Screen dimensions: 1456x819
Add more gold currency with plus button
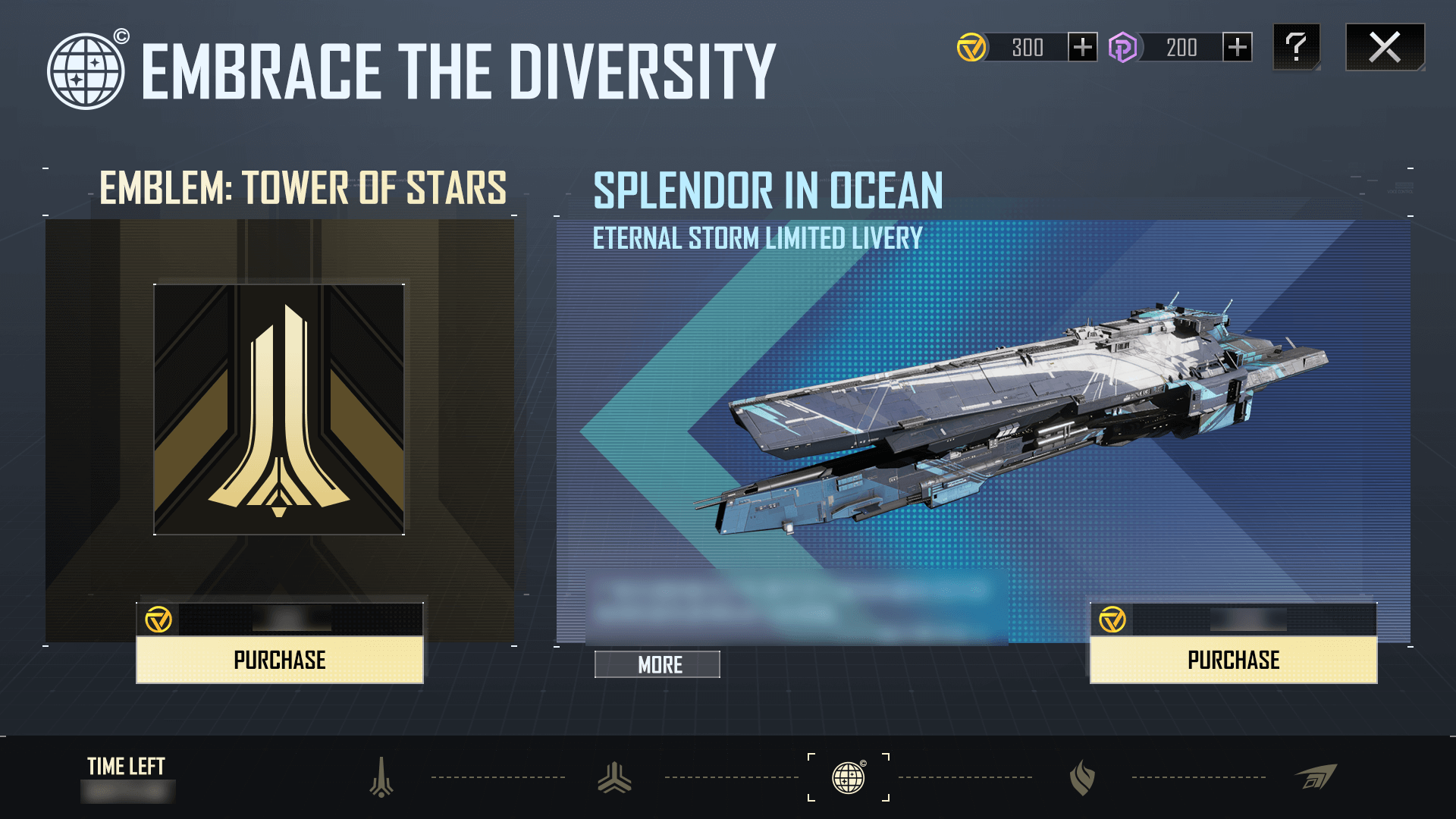1082,47
